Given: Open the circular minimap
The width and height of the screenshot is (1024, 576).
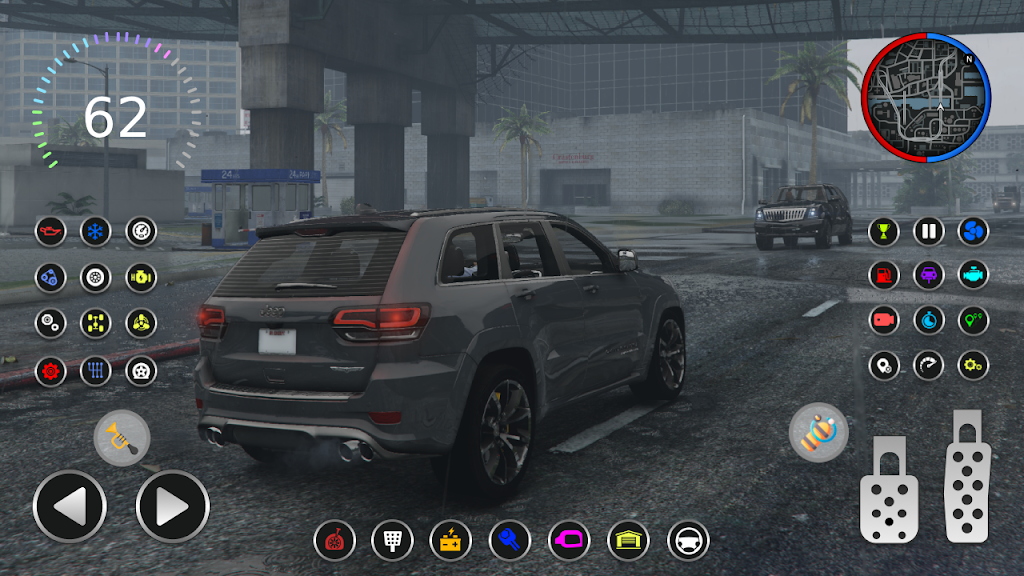Looking at the screenshot, I should point(926,97).
